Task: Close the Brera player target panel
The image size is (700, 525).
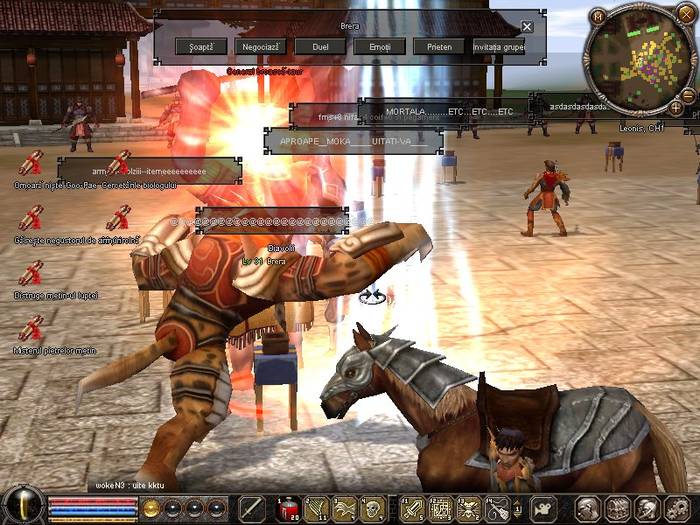Action: (x=527, y=26)
